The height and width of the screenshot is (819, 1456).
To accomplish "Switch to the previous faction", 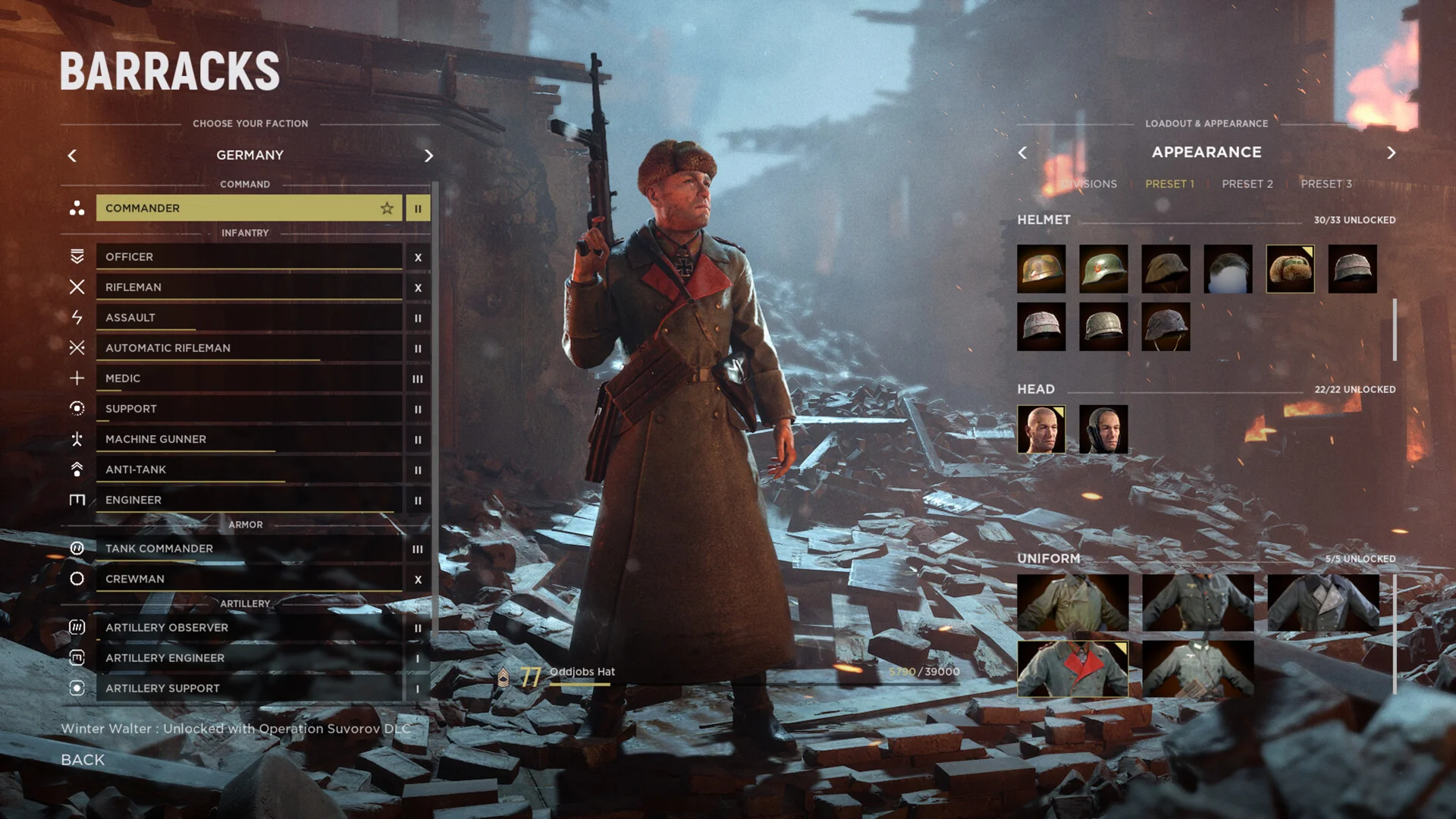I will (x=72, y=155).
